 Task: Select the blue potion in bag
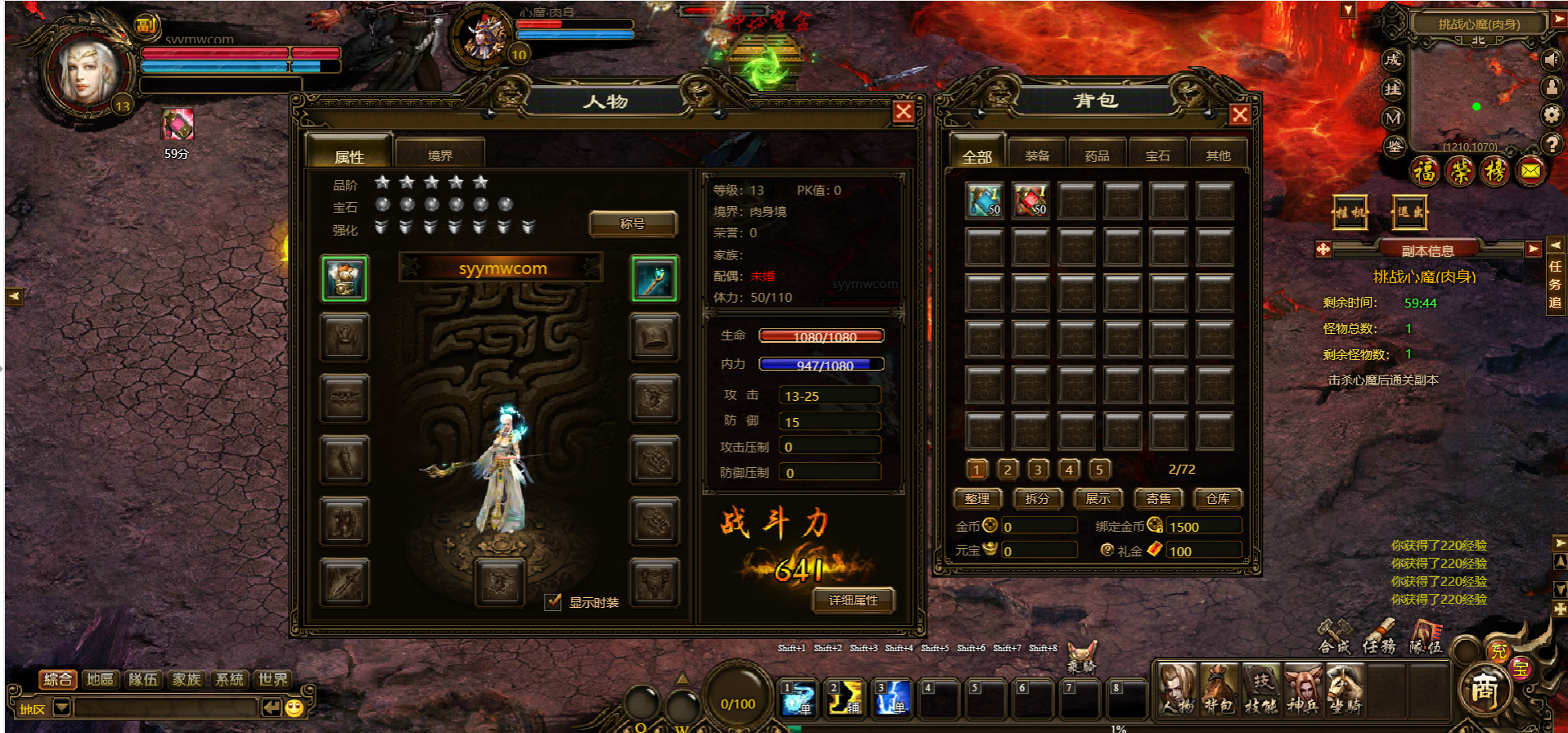point(984,200)
